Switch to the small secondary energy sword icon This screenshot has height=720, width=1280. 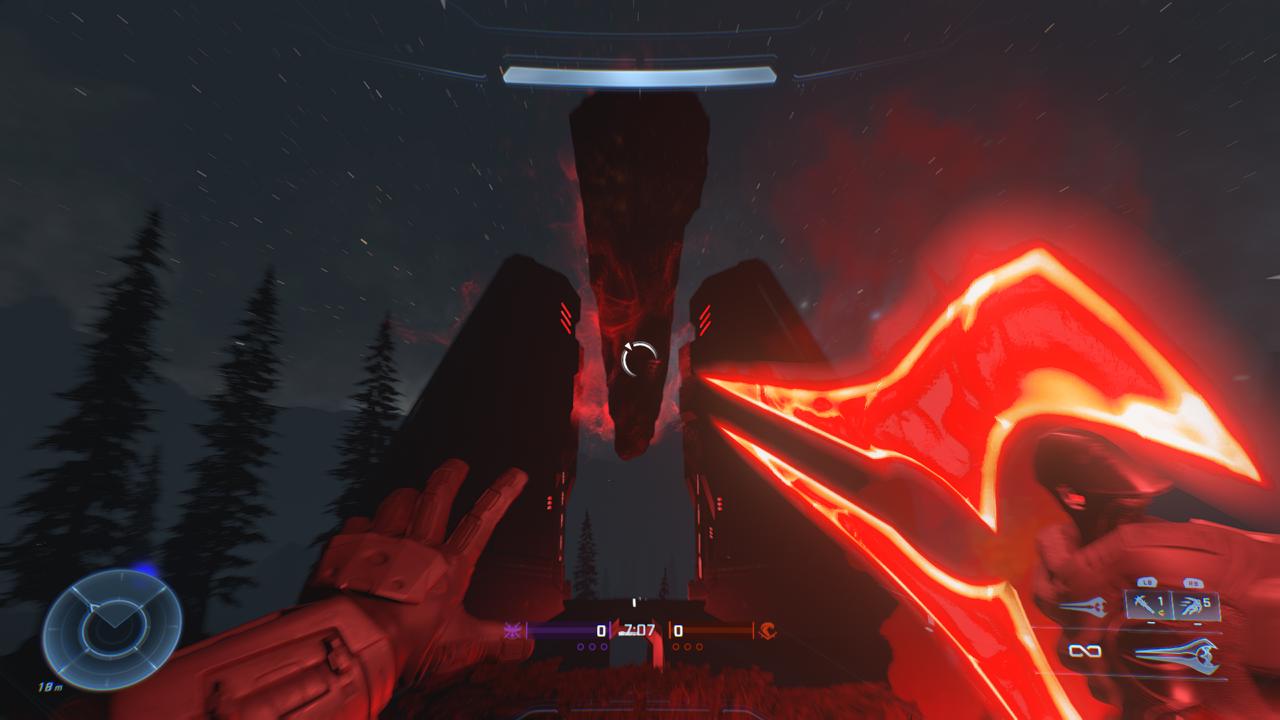(1083, 606)
